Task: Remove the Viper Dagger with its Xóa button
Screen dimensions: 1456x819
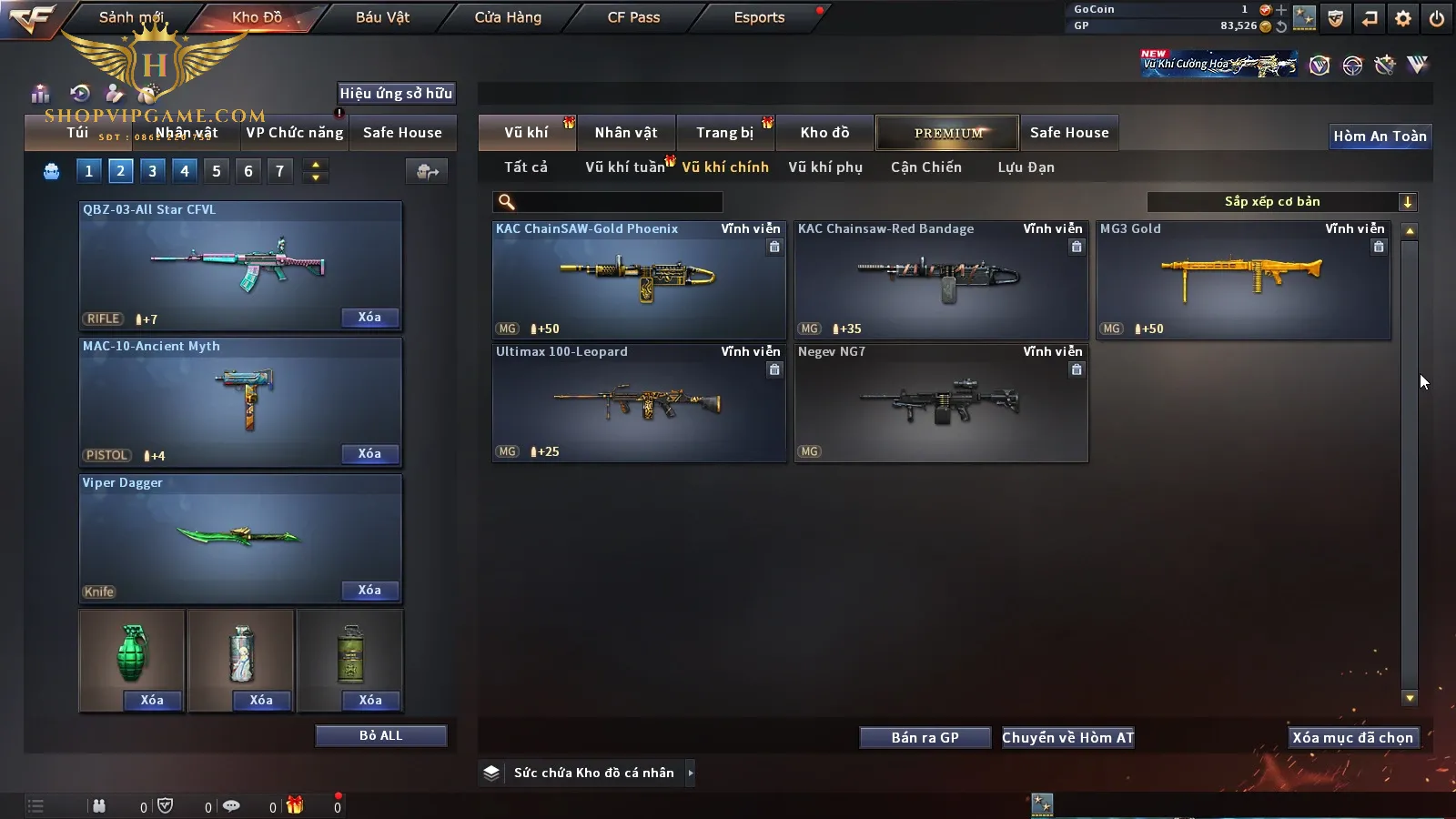Action: 369,591
